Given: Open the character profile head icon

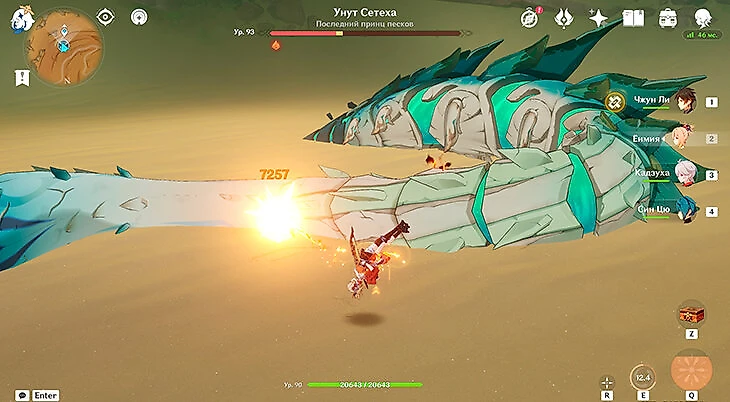Looking at the screenshot, I should click(703, 17).
